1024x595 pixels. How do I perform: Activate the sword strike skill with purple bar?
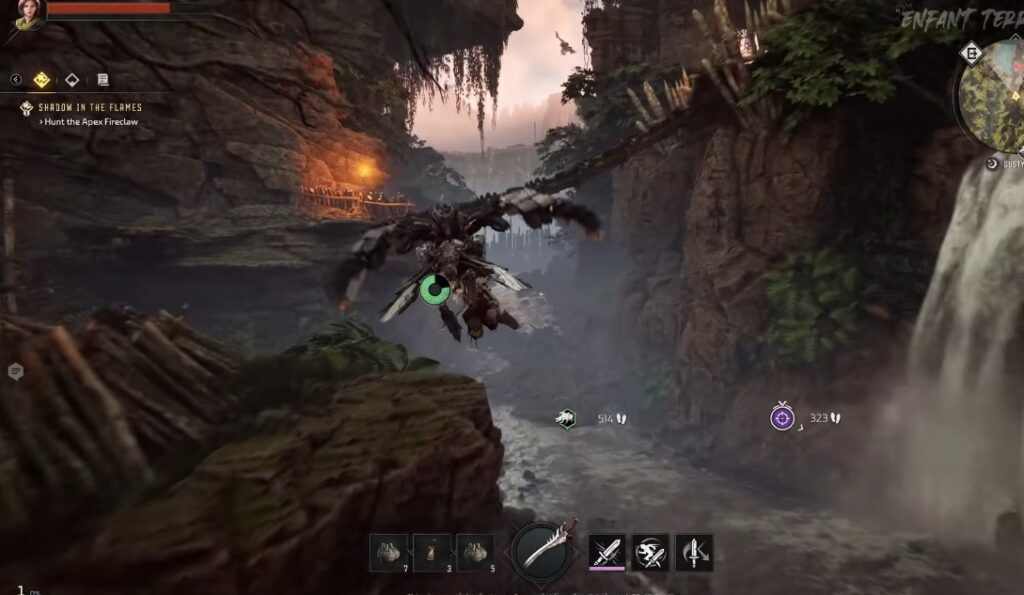(606, 551)
